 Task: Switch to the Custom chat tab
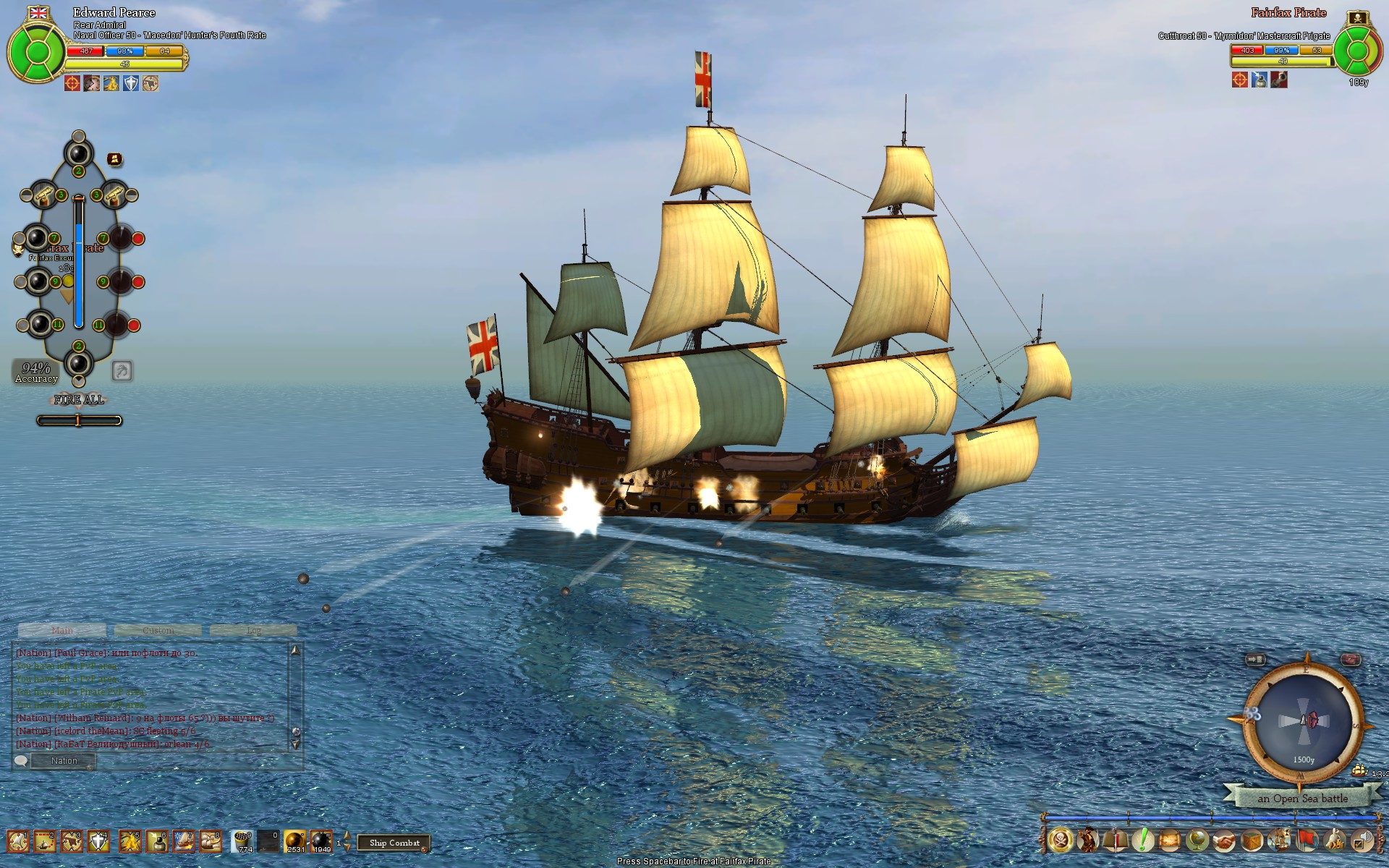point(158,630)
